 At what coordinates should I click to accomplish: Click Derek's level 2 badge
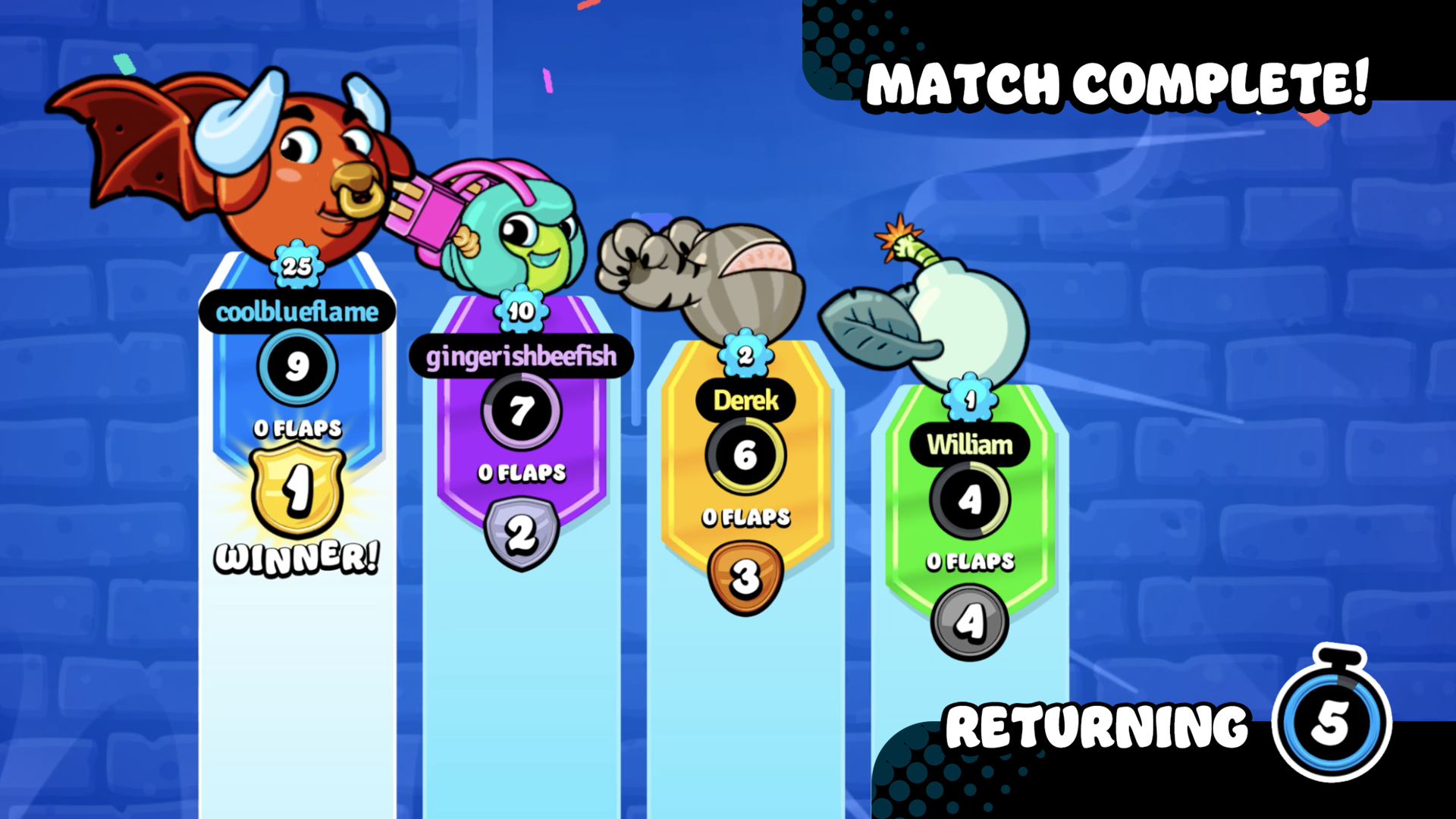point(745,353)
